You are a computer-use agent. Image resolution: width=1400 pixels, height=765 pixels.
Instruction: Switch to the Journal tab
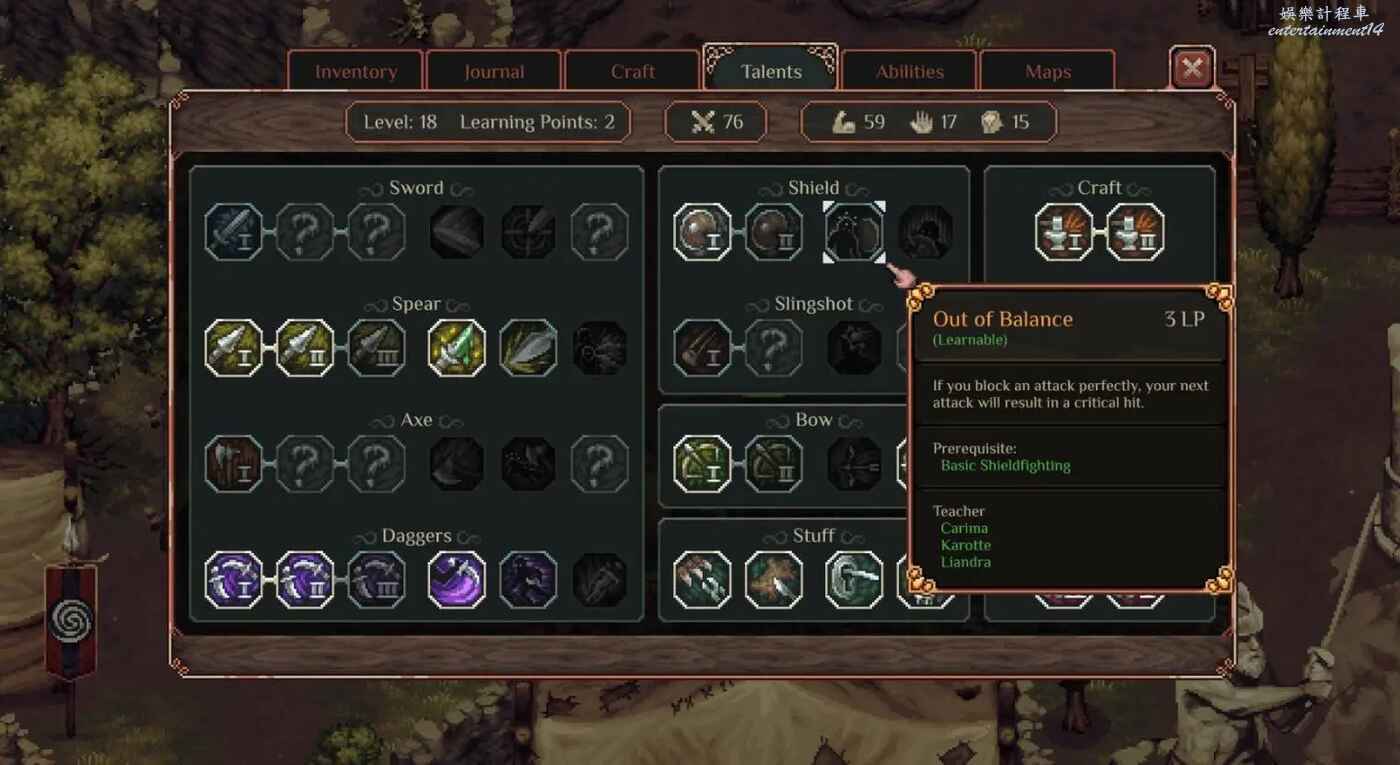click(x=494, y=72)
